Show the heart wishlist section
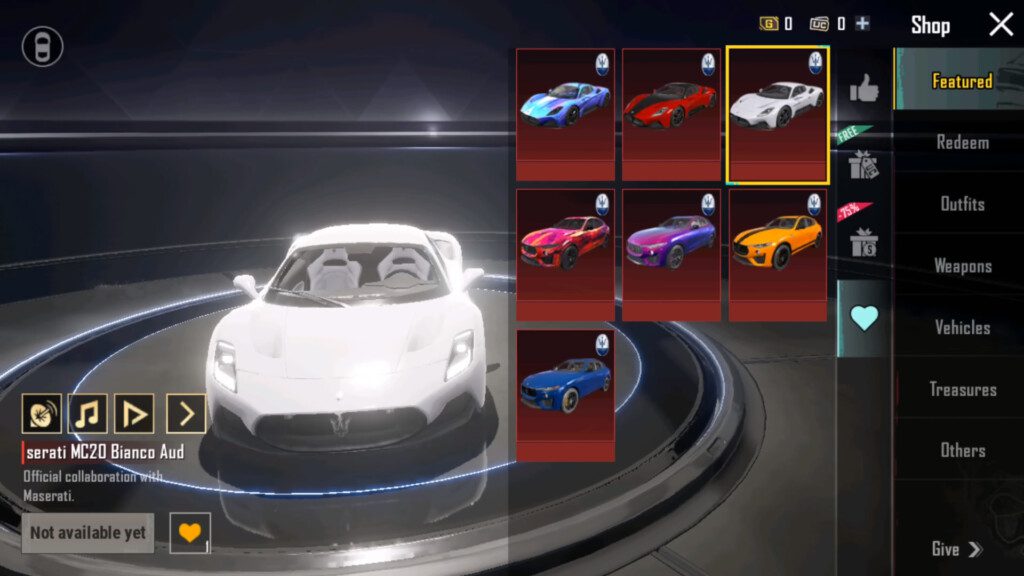Screen dimensions: 1024x576 point(864,318)
